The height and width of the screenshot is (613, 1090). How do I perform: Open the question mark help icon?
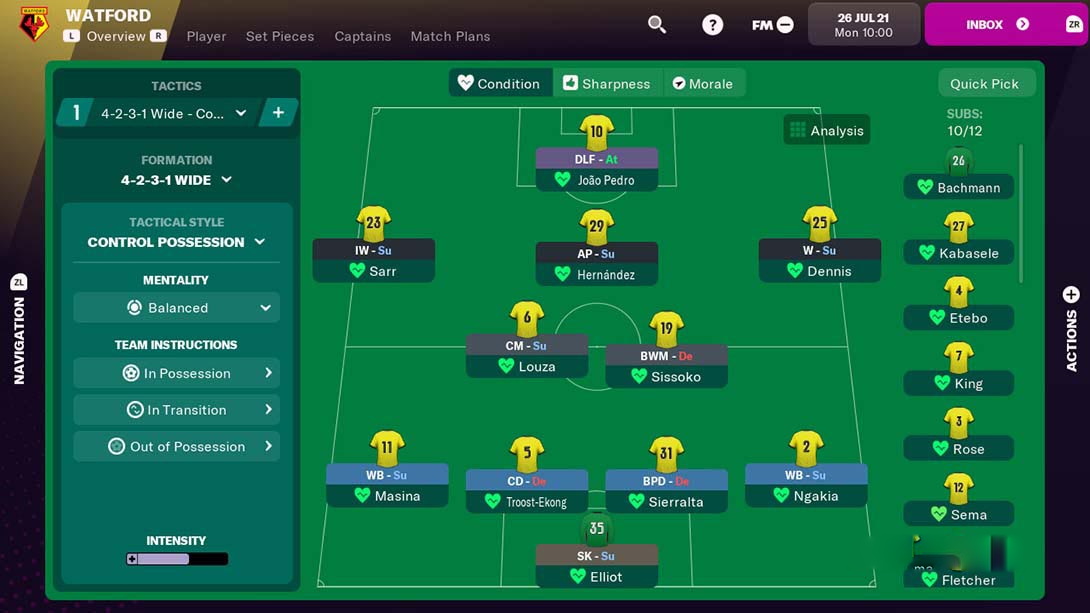click(712, 24)
